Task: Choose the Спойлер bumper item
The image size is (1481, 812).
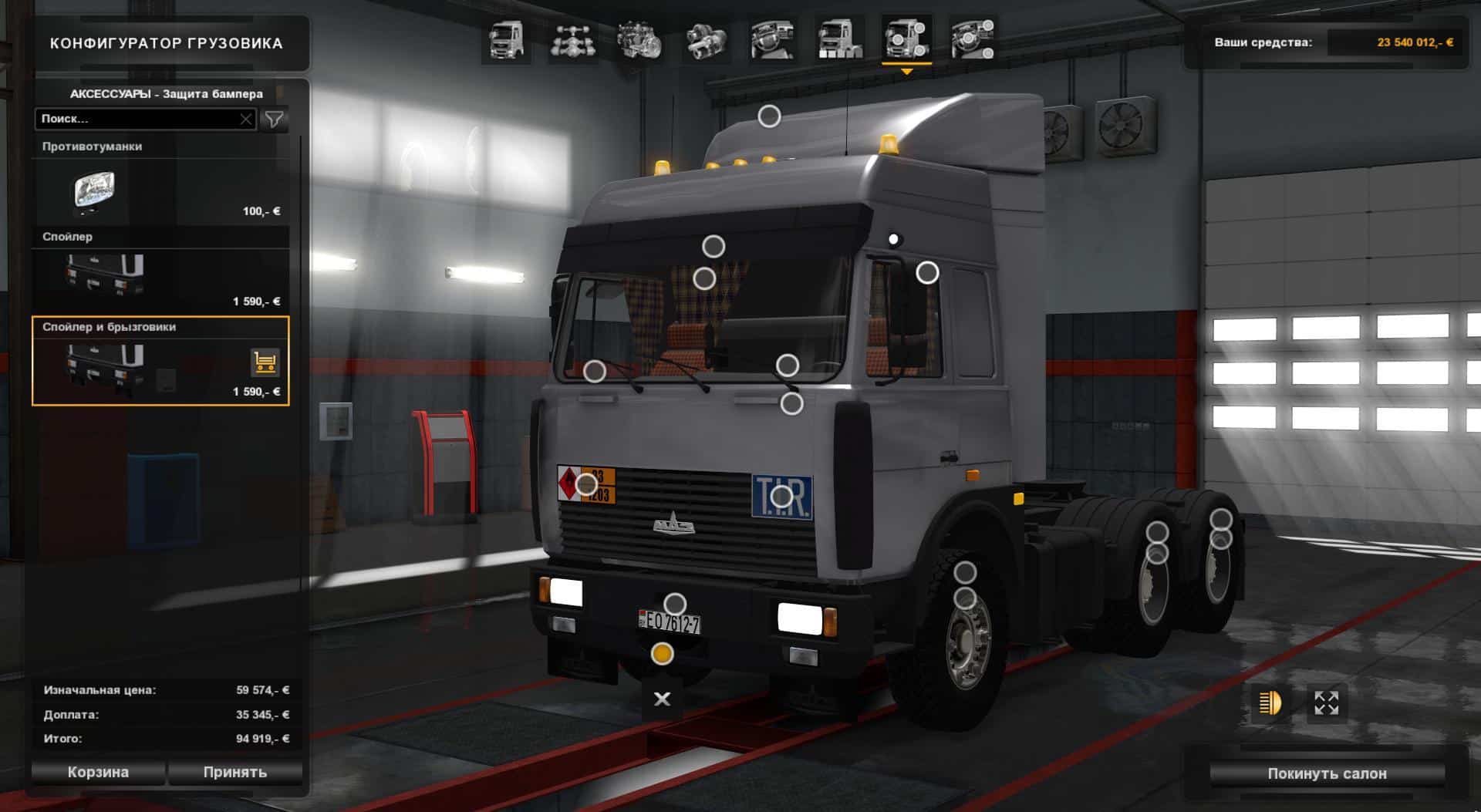Action: pos(160,275)
